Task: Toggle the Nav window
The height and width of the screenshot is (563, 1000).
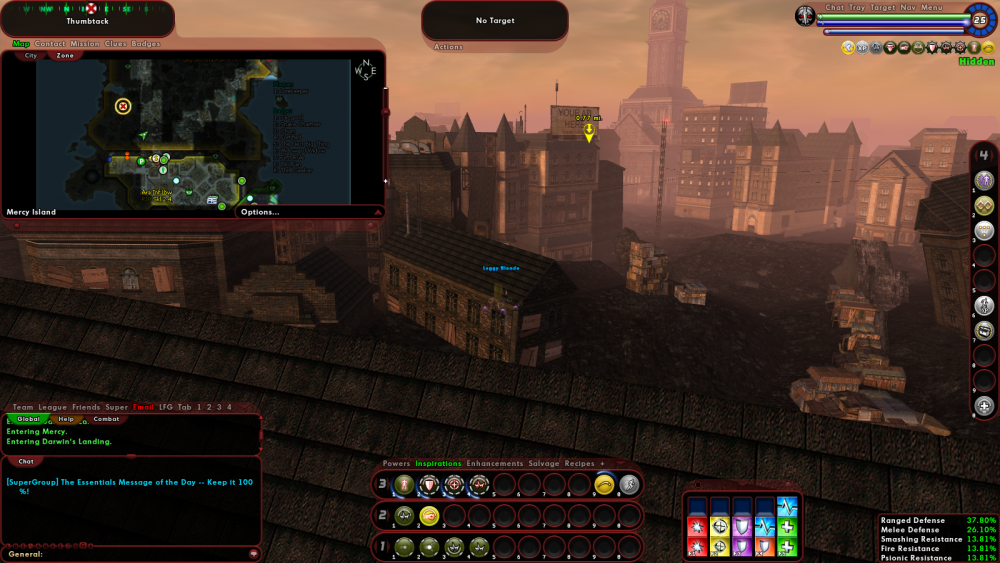Action: 907,8
